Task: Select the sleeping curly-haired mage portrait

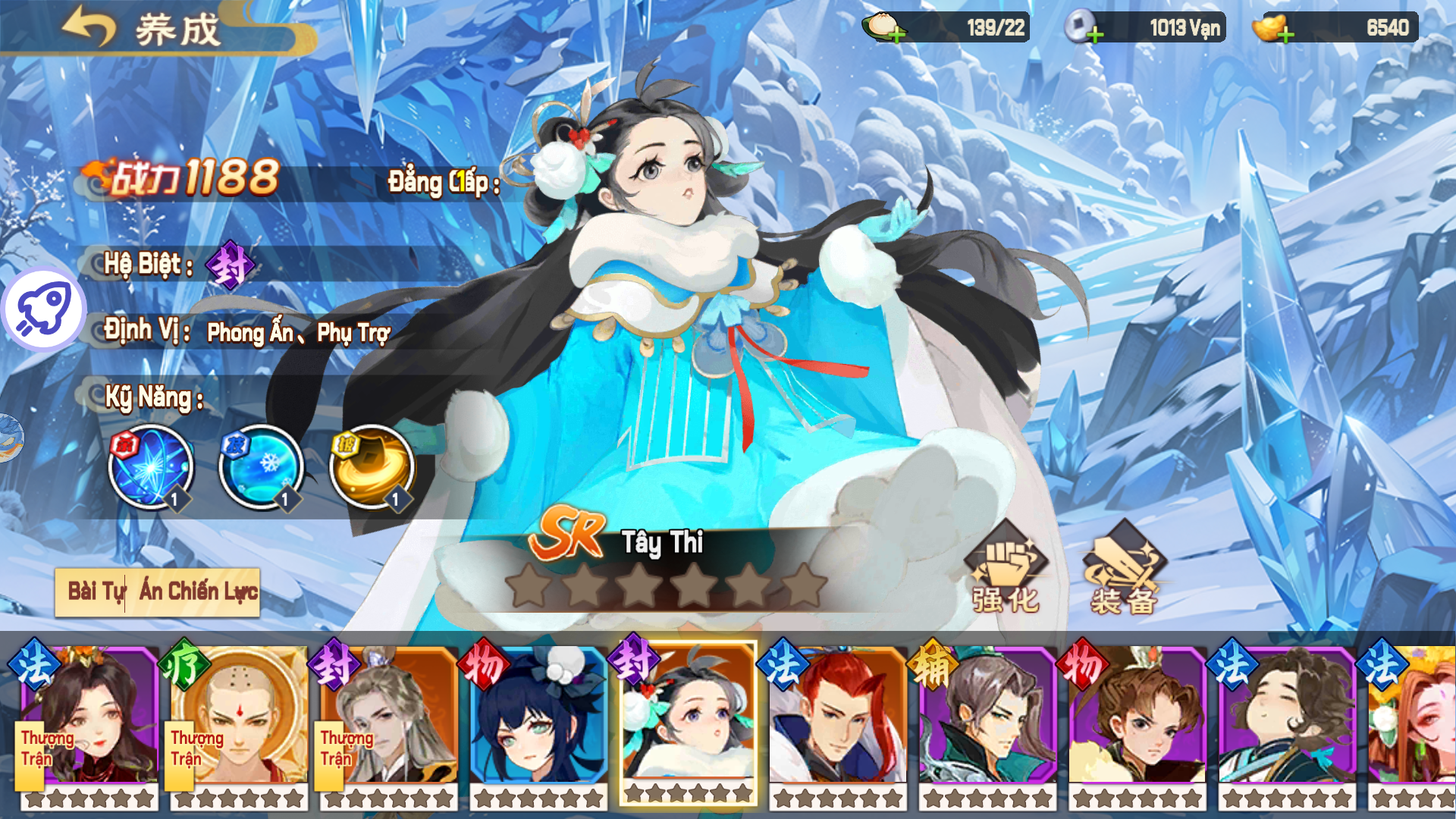Action: (x=1286, y=717)
